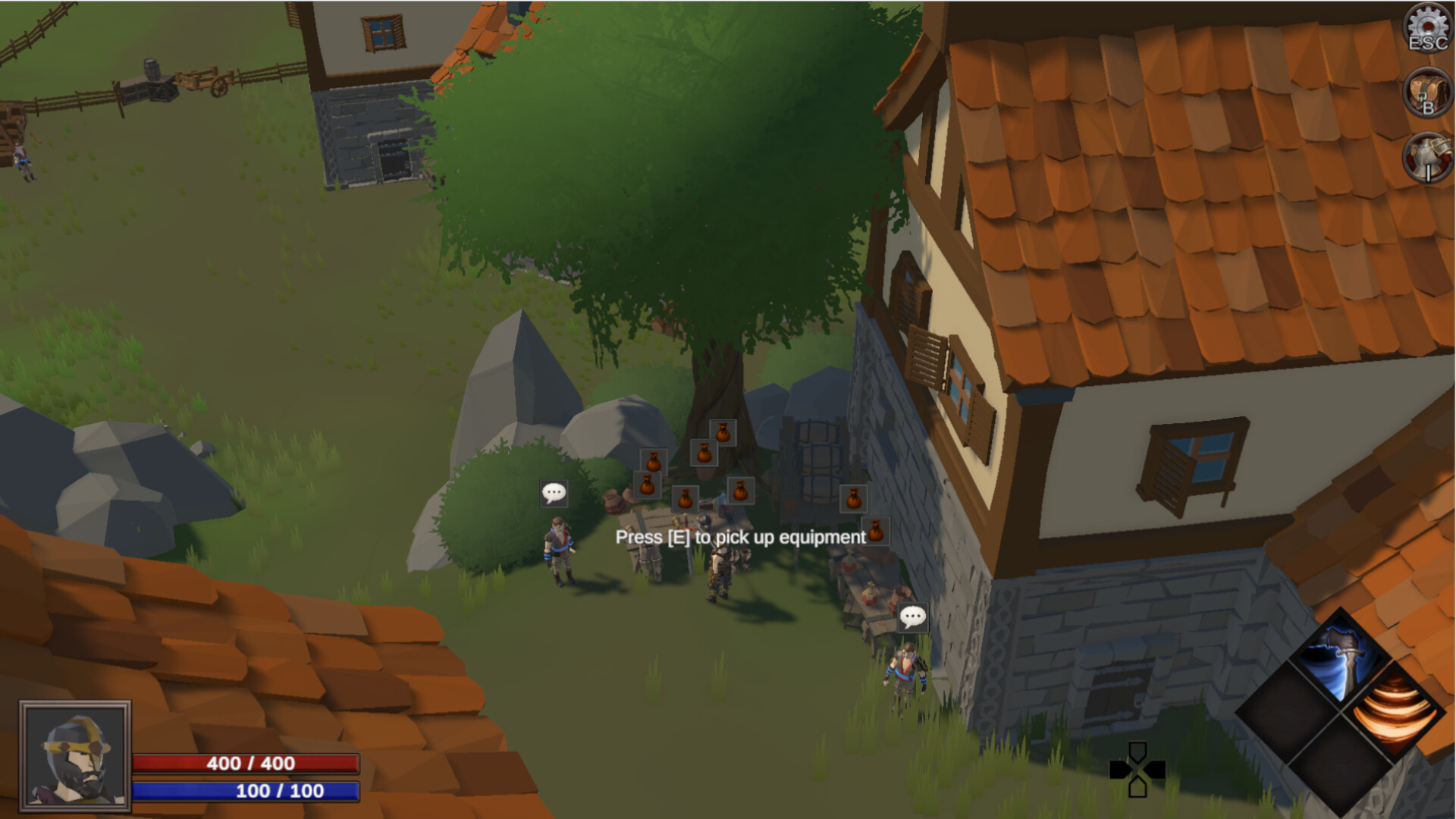Click the topmost coin pouch marker under the tree
Viewport: 1456px width, 819px height.
[722, 431]
